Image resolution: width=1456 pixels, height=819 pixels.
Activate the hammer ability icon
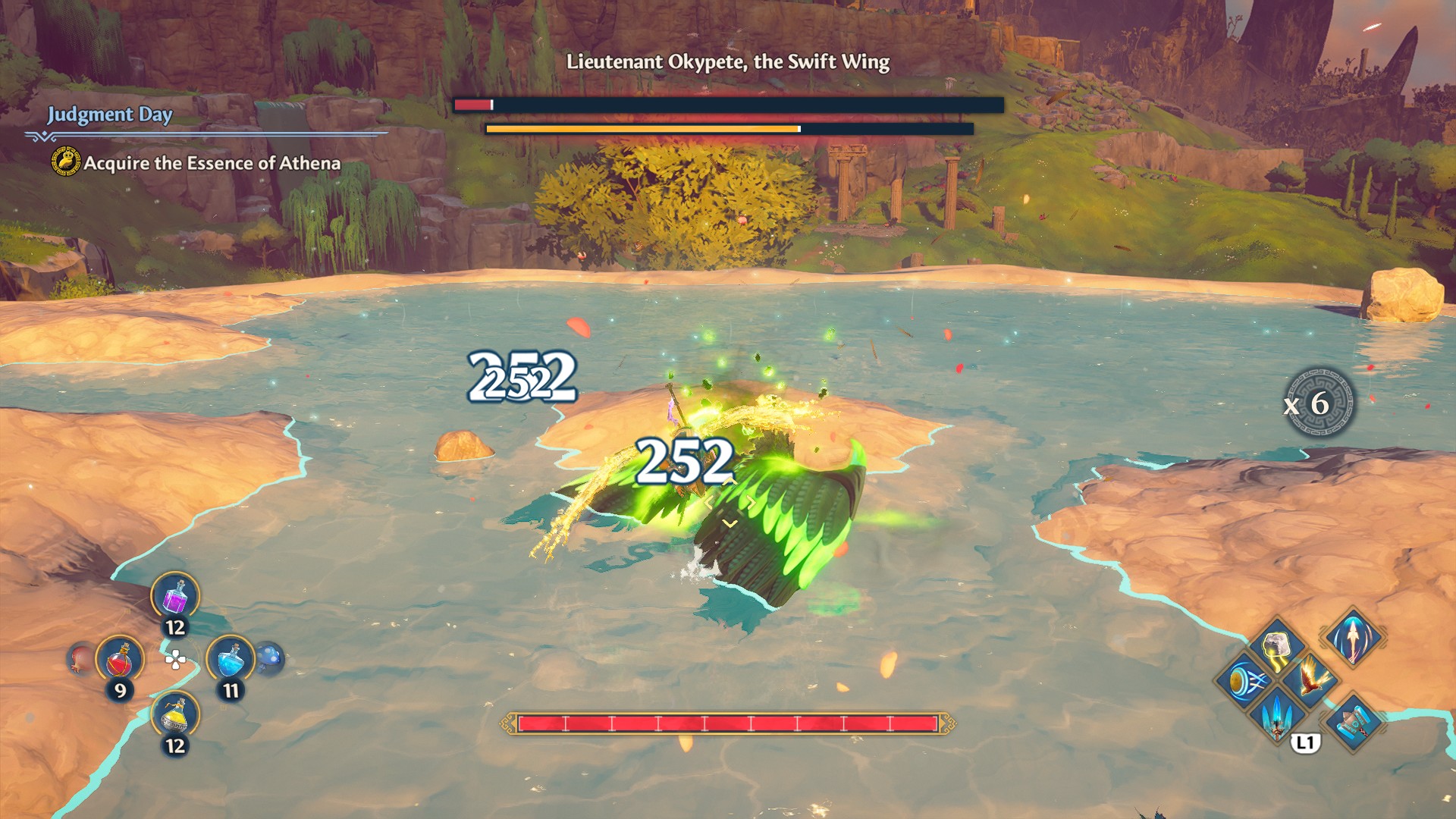click(1354, 720)
